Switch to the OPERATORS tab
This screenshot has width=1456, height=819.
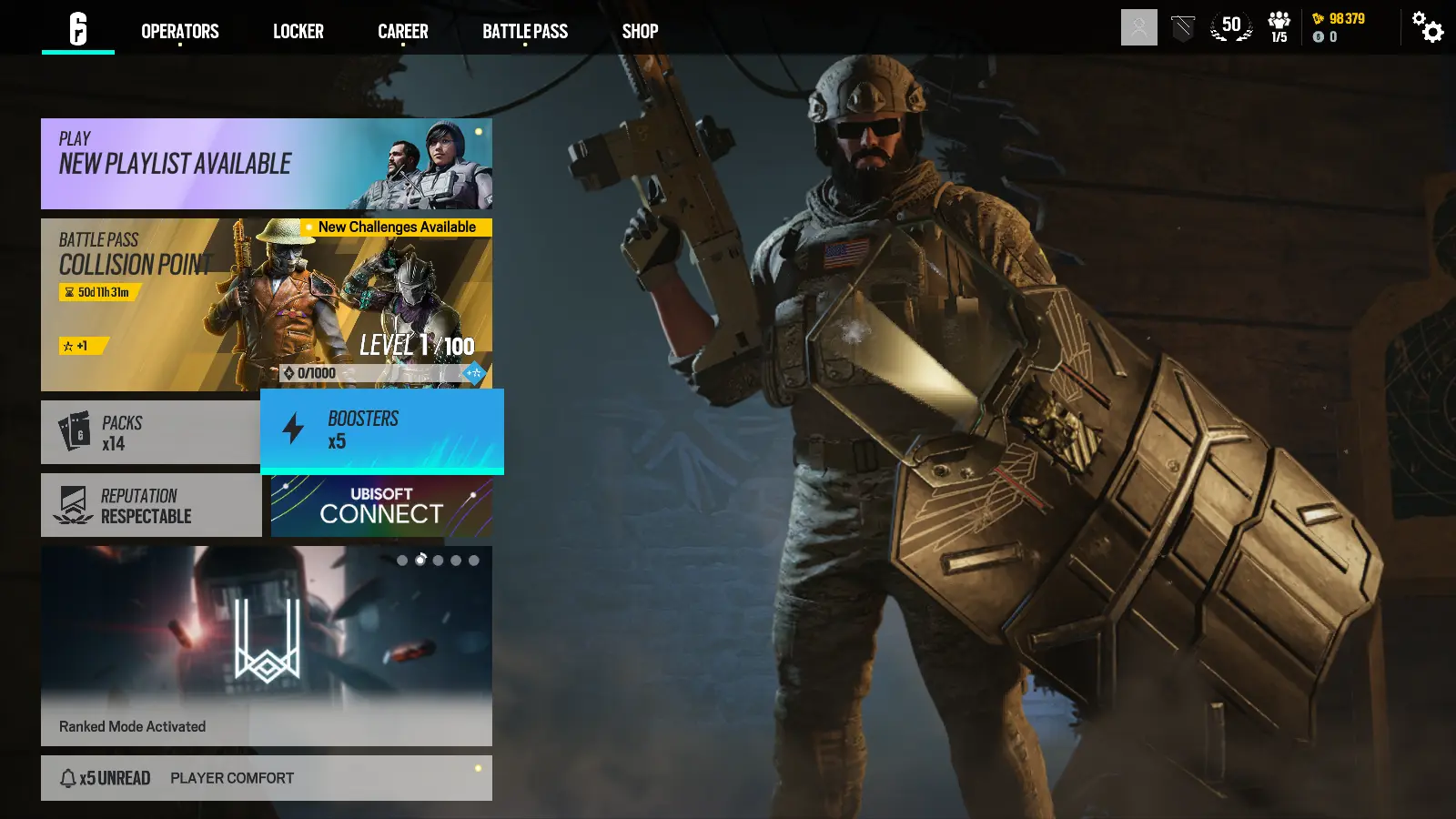tap(178, 31)
